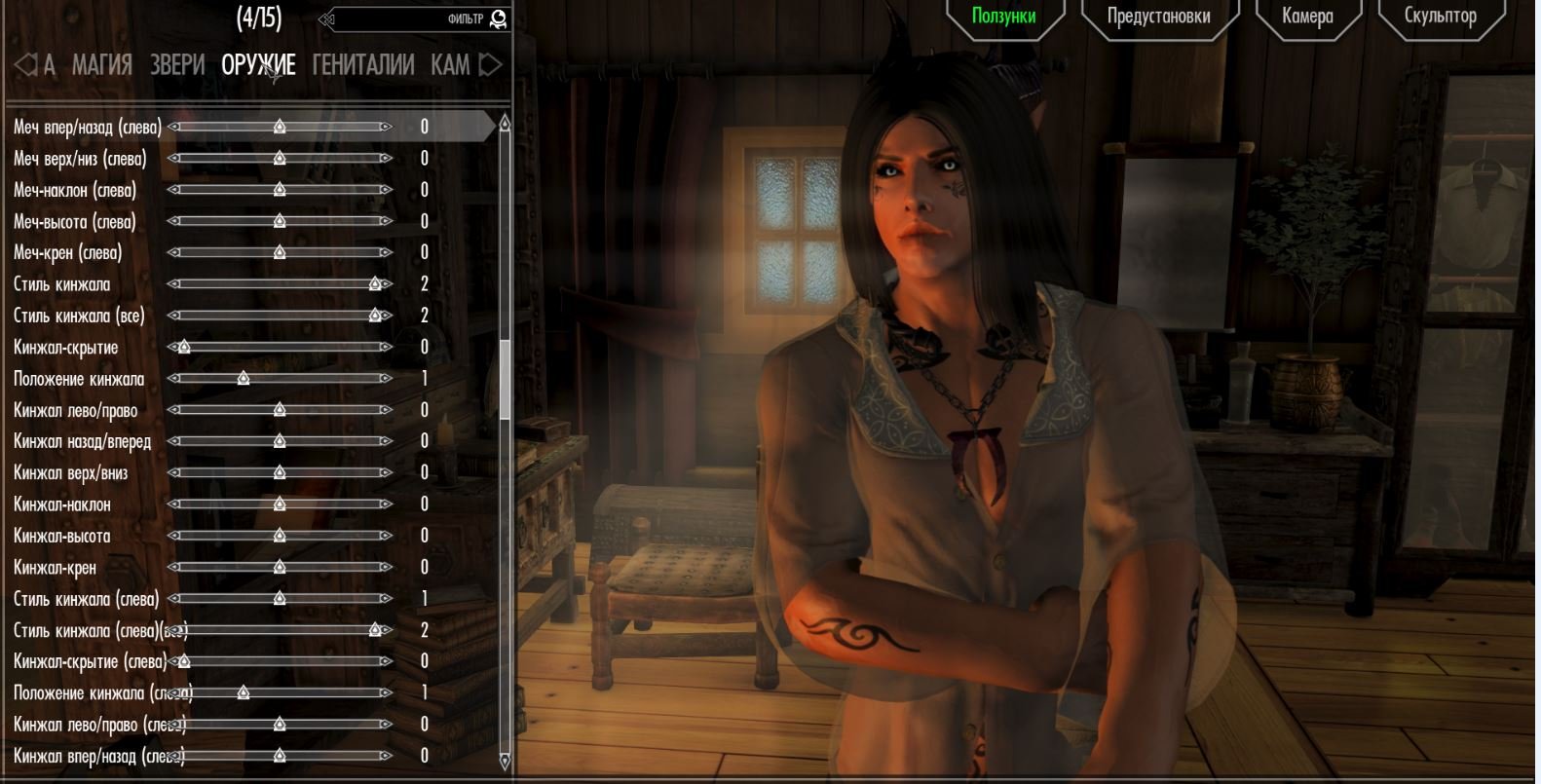1541x784 pixels.
Task: Adjust the Кинжал-скрытие slider
Action: click(x=184, y=348)
